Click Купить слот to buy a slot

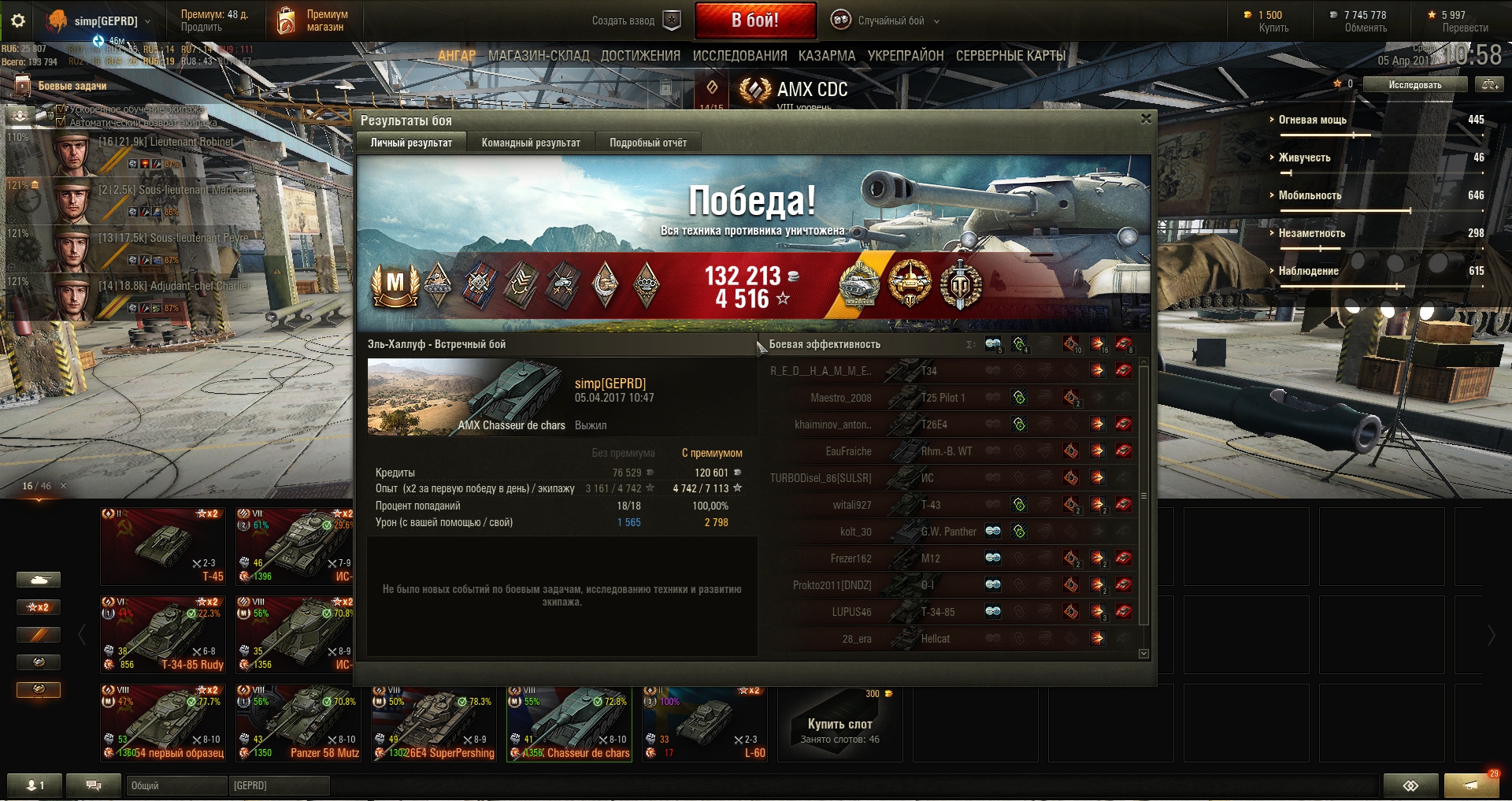[x=839, y=724]
